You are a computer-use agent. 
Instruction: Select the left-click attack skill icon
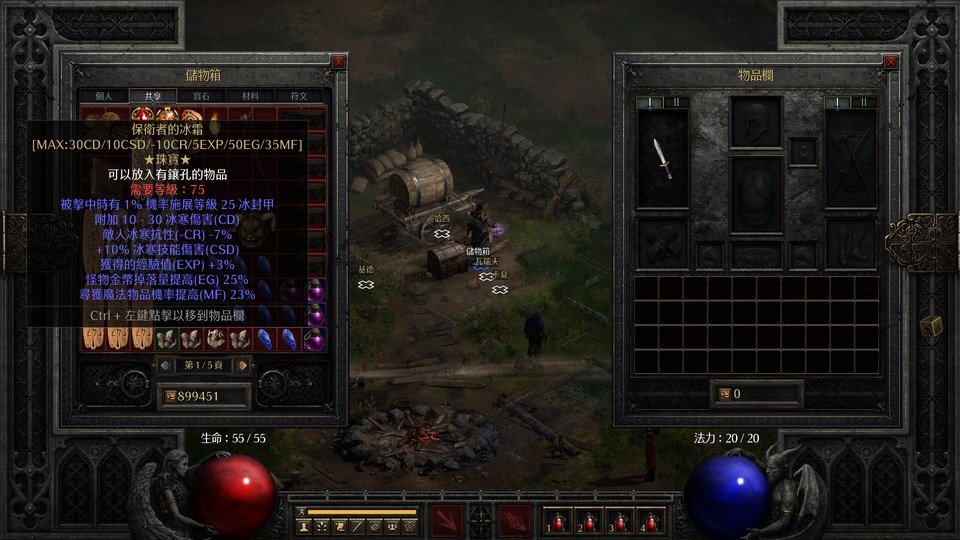[447, 520]
